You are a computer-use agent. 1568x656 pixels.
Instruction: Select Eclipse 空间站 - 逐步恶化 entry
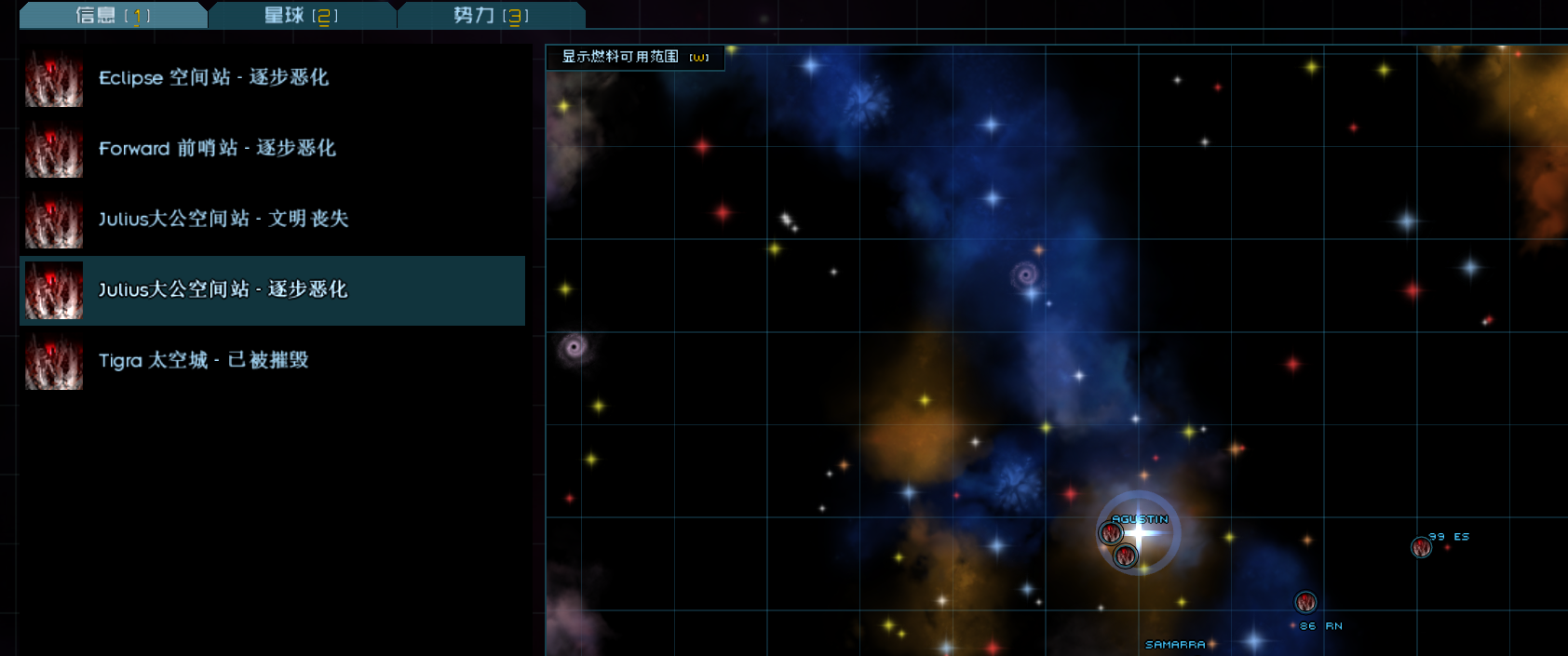tap(213, 77)
